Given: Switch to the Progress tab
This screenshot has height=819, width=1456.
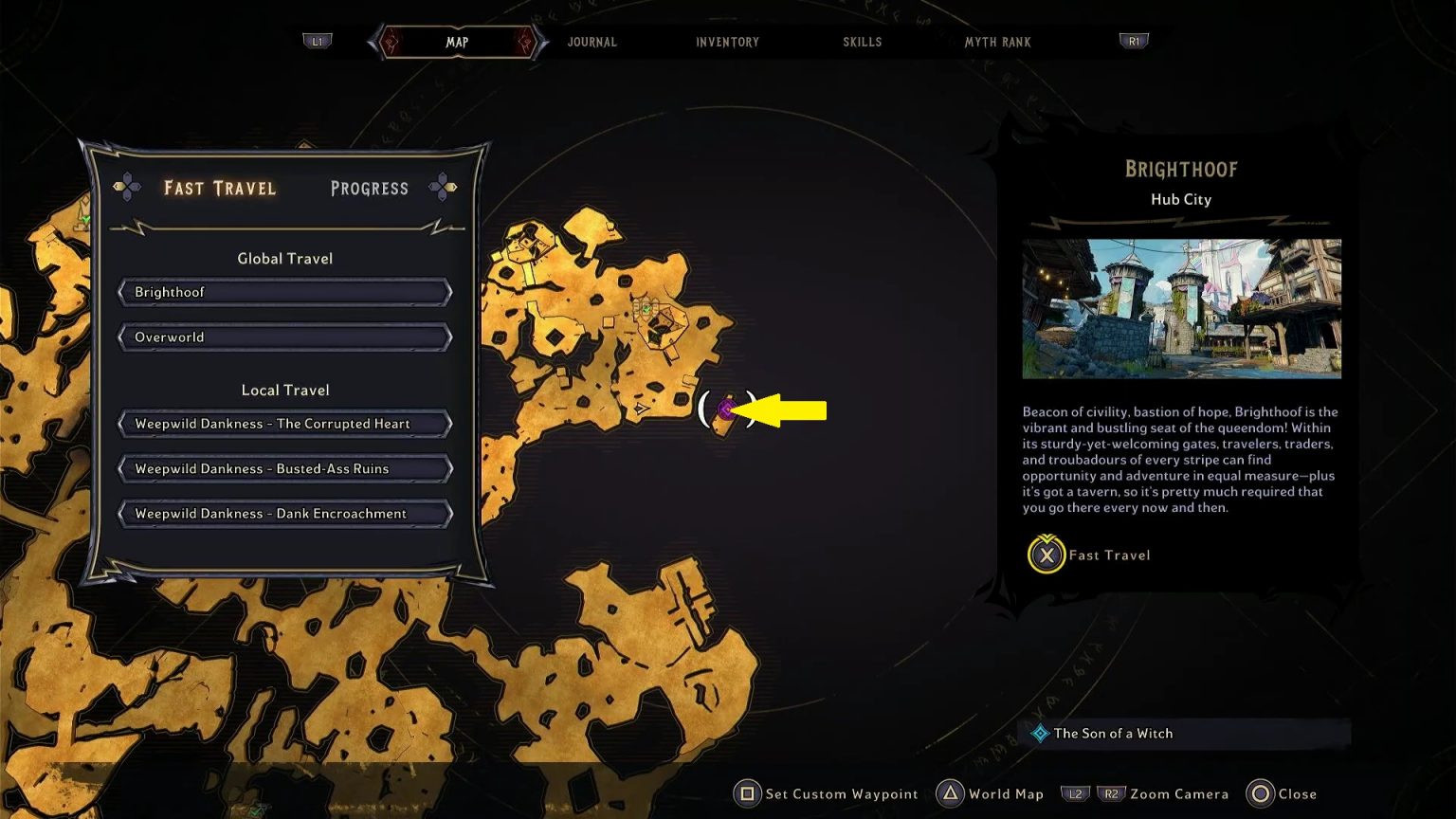Looking at the screenshot, I should point(370,188).
